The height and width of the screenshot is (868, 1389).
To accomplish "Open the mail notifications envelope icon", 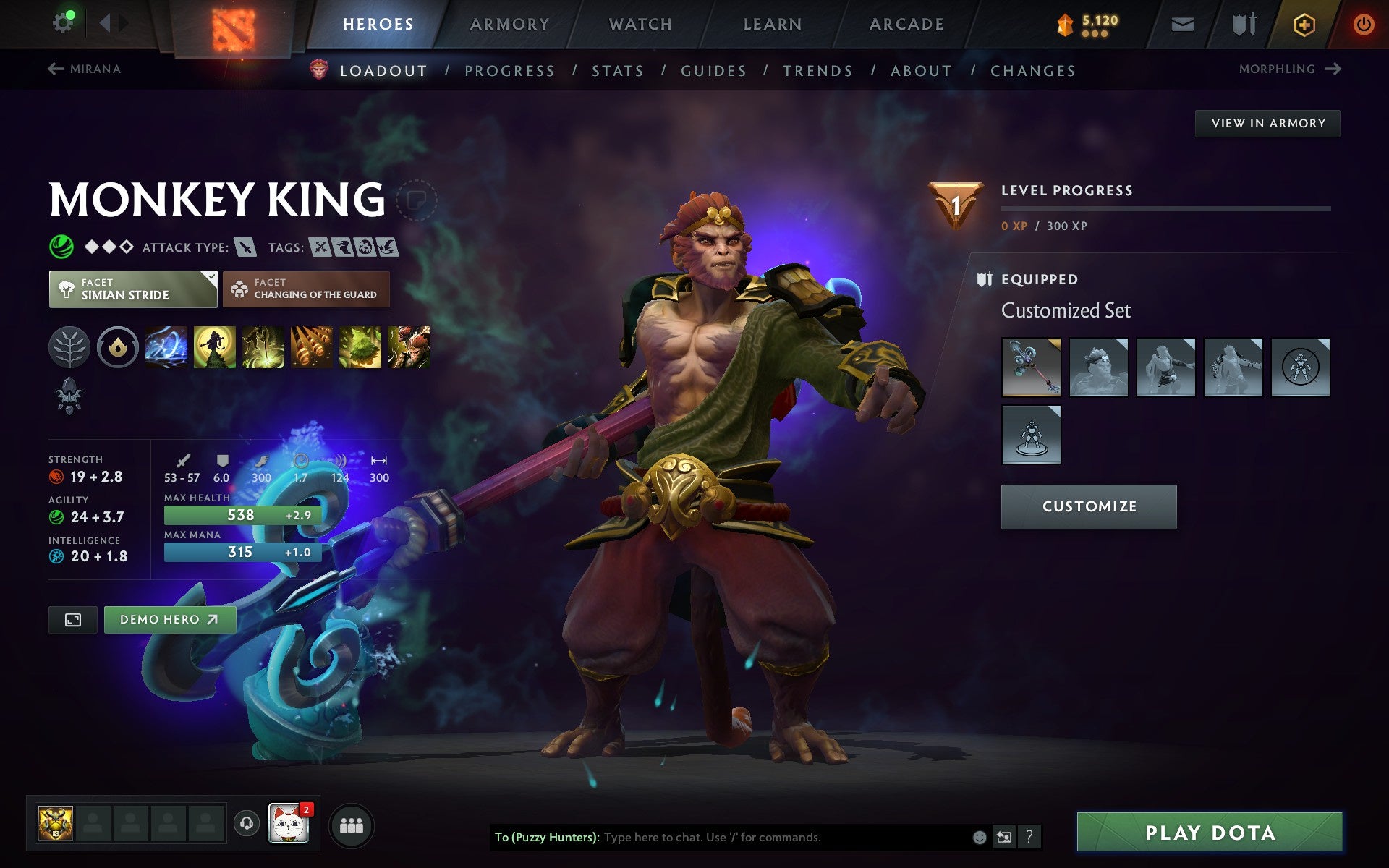I will pos(1181,23).
